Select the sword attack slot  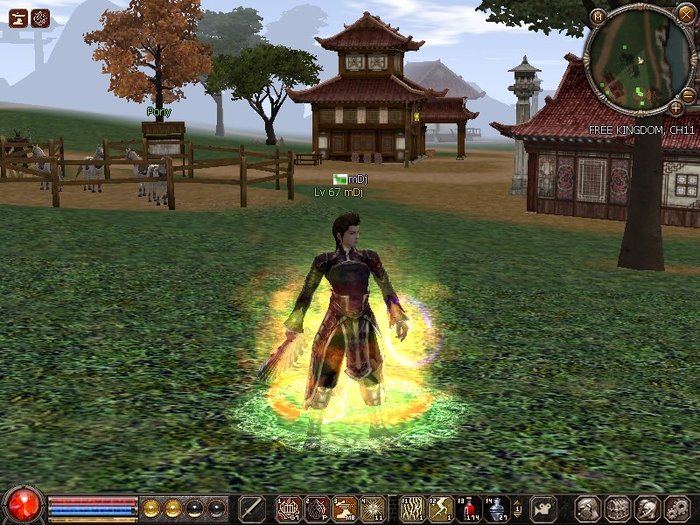click(252, 509)
